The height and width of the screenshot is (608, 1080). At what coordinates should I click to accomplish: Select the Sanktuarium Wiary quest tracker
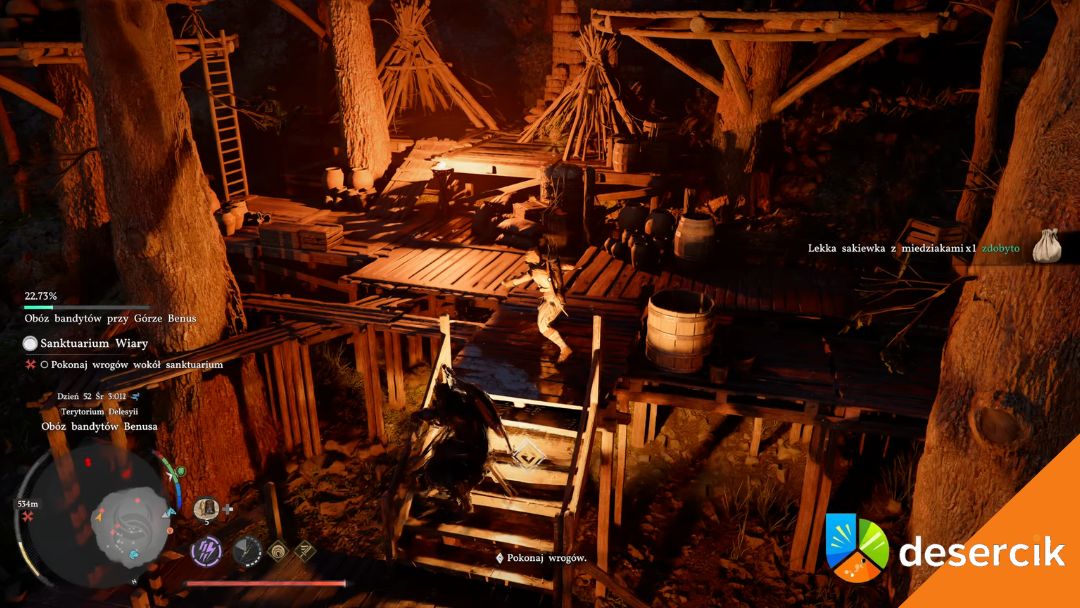pos(80,343)
